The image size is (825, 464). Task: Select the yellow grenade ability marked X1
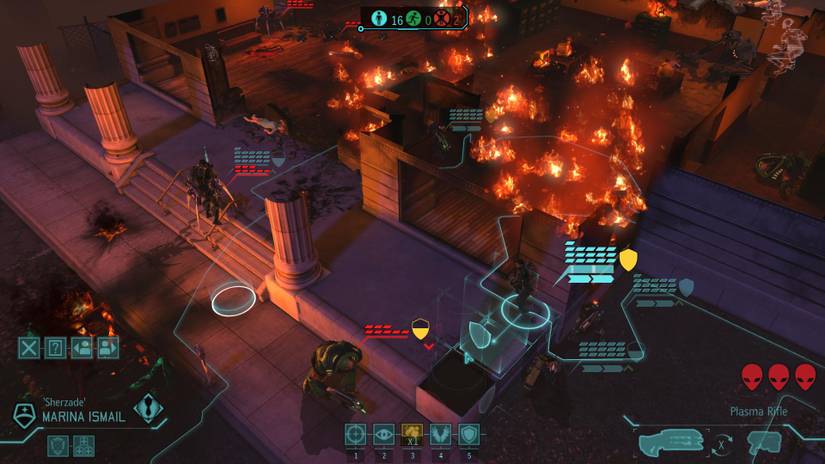(411, 435)
